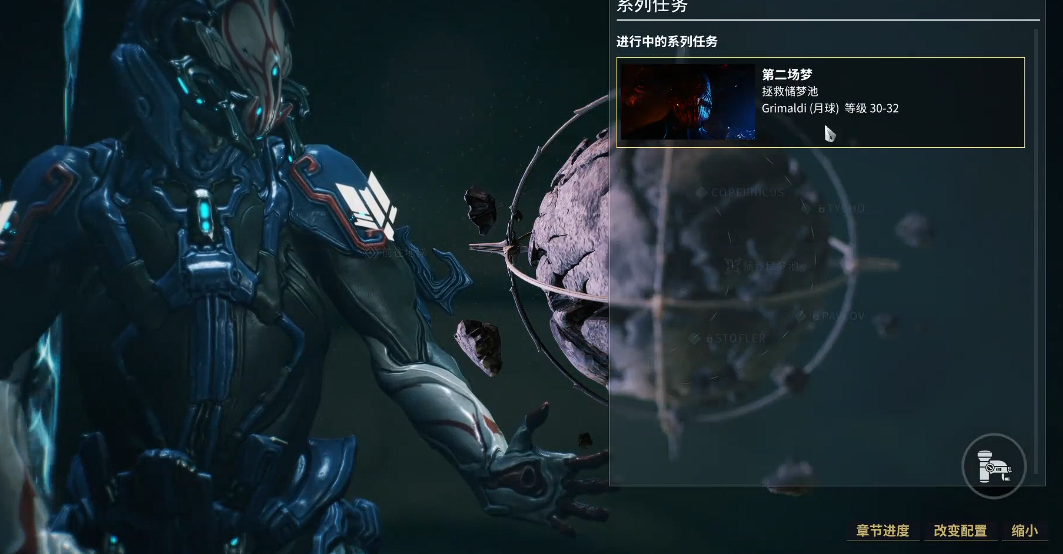
Task: Choose the 缩小 zoom out button
Action: [1024, 531]
